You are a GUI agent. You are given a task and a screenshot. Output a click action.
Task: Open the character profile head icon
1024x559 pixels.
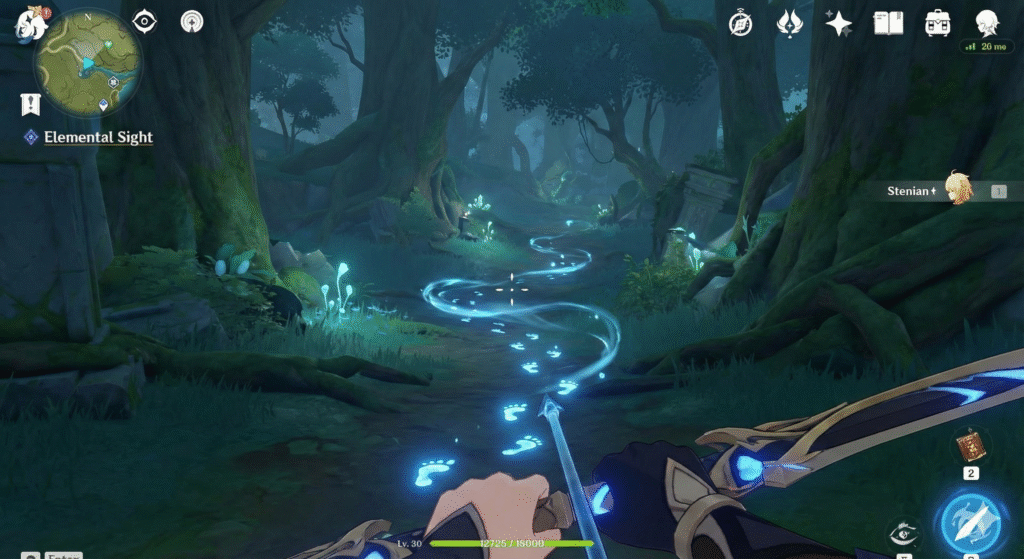988,22
